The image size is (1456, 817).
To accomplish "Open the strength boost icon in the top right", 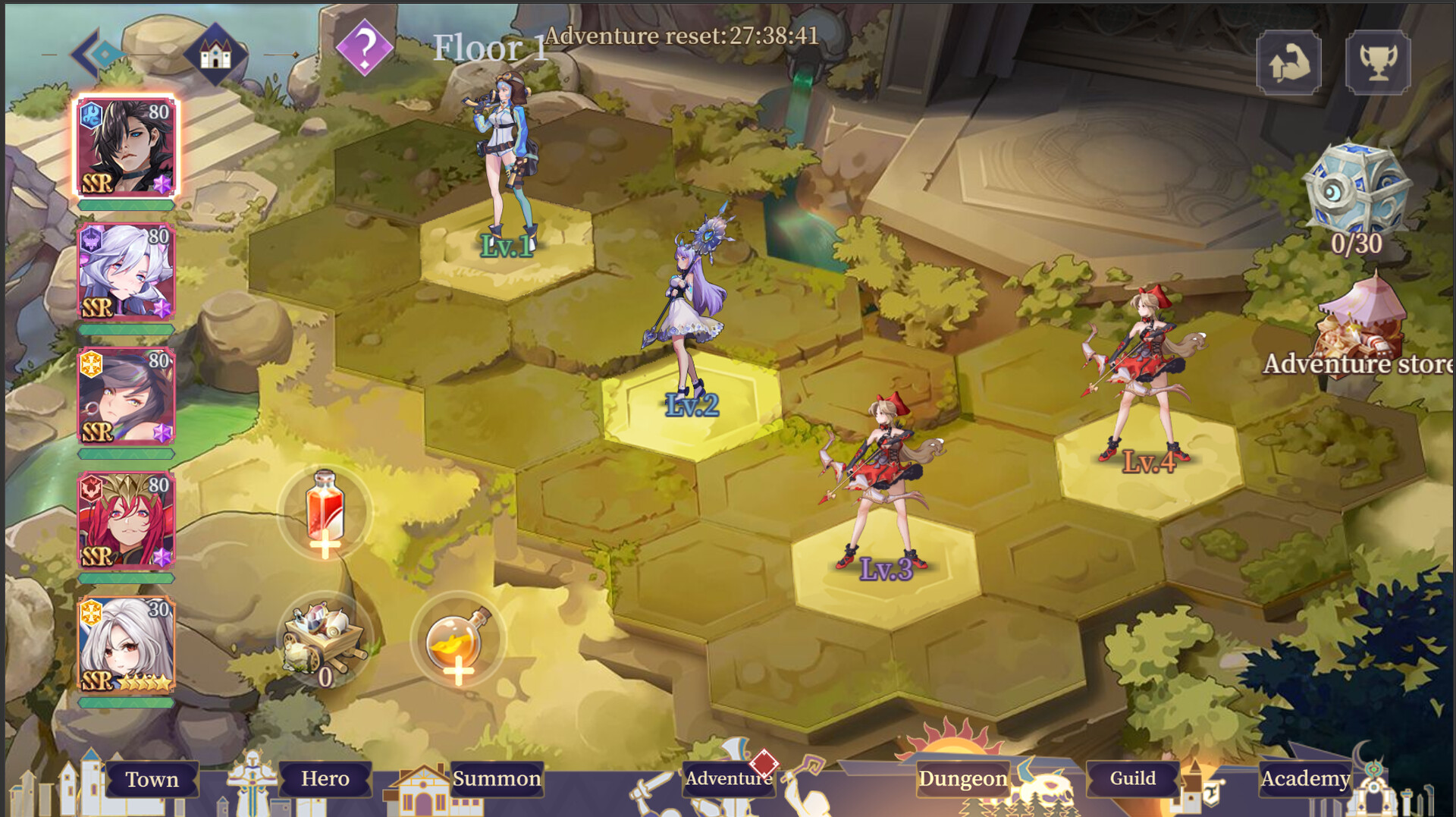I will coord(1289,63).
